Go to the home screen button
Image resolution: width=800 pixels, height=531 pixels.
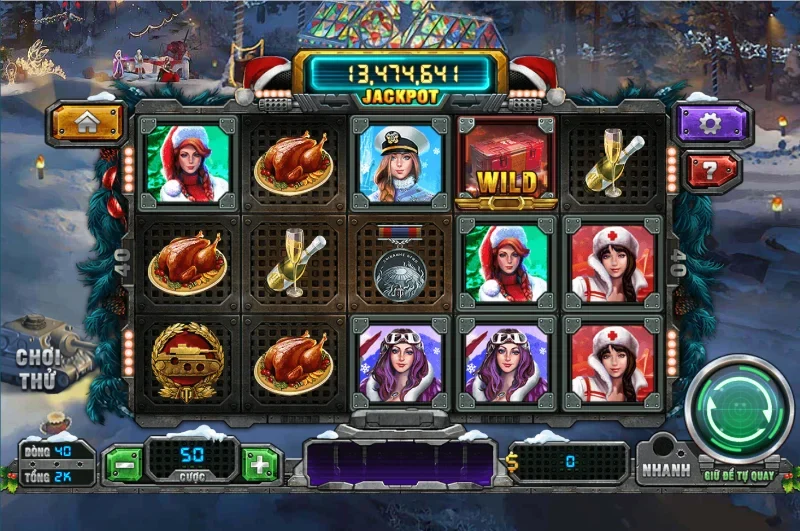click(88, 123)
